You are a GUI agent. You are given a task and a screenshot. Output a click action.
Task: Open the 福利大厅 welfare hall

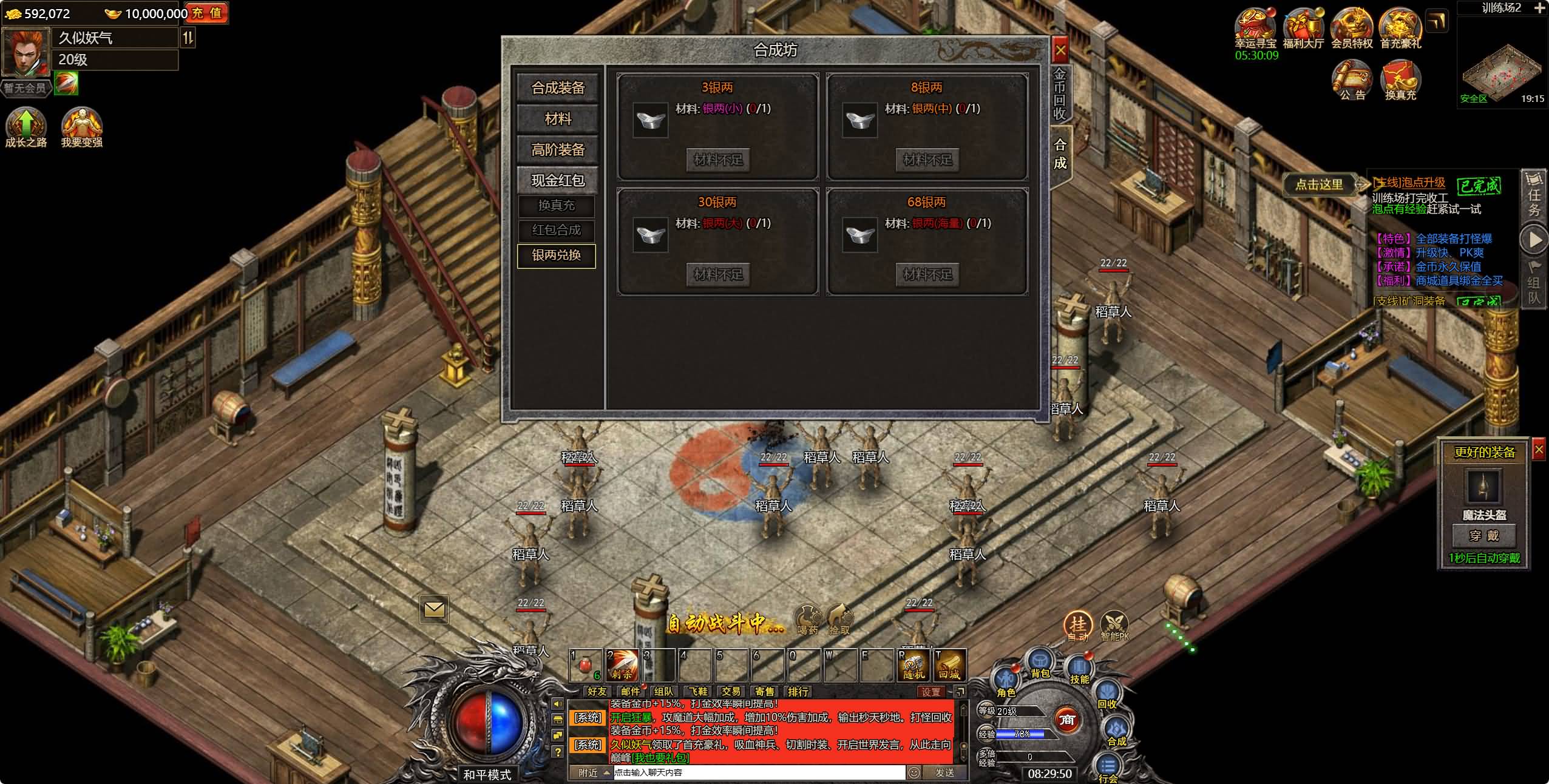click(1303, 27)
